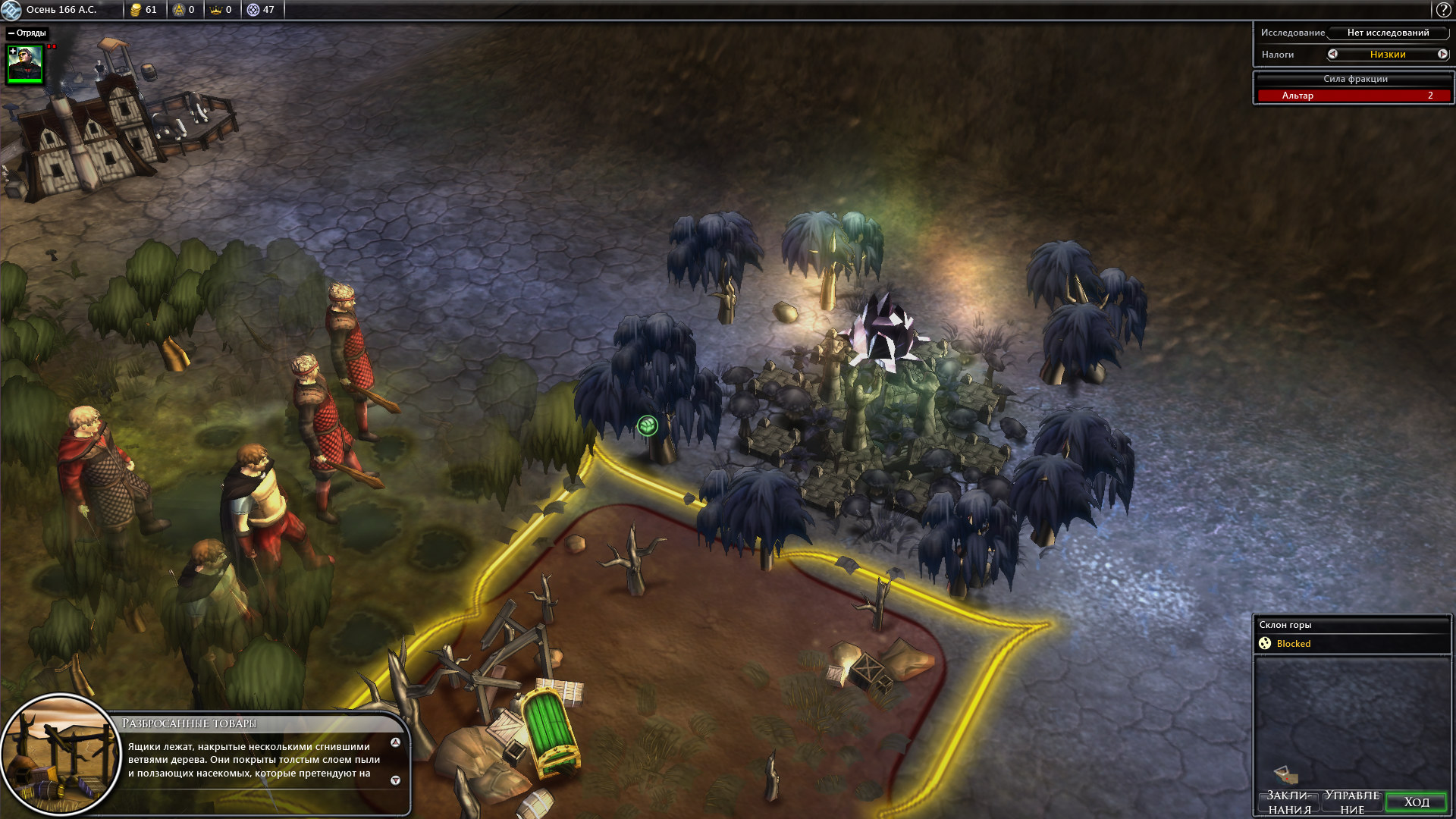Click the crown resource icon
The image size is (1456, 819).
(x=215, y=10)
